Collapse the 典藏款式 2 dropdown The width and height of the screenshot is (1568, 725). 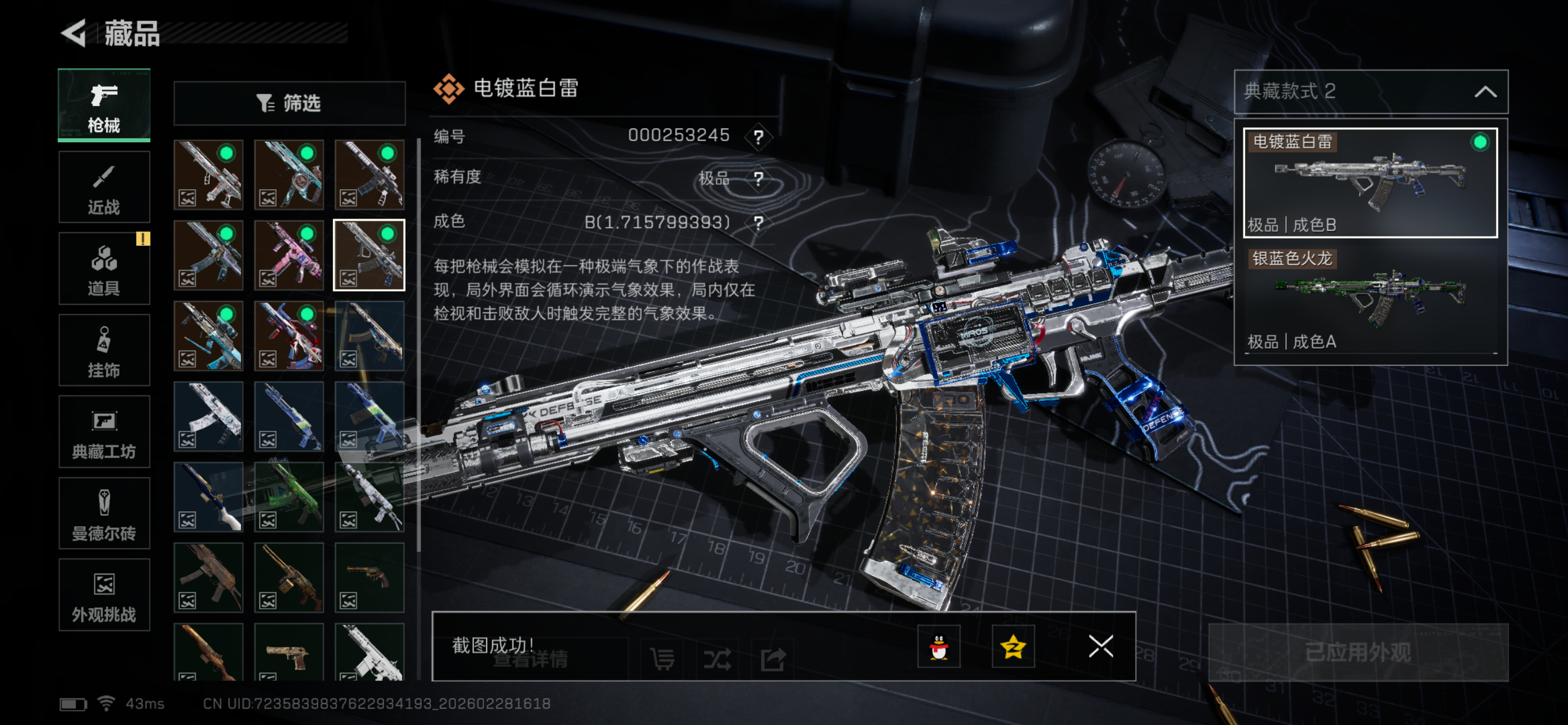(1485, 92)
